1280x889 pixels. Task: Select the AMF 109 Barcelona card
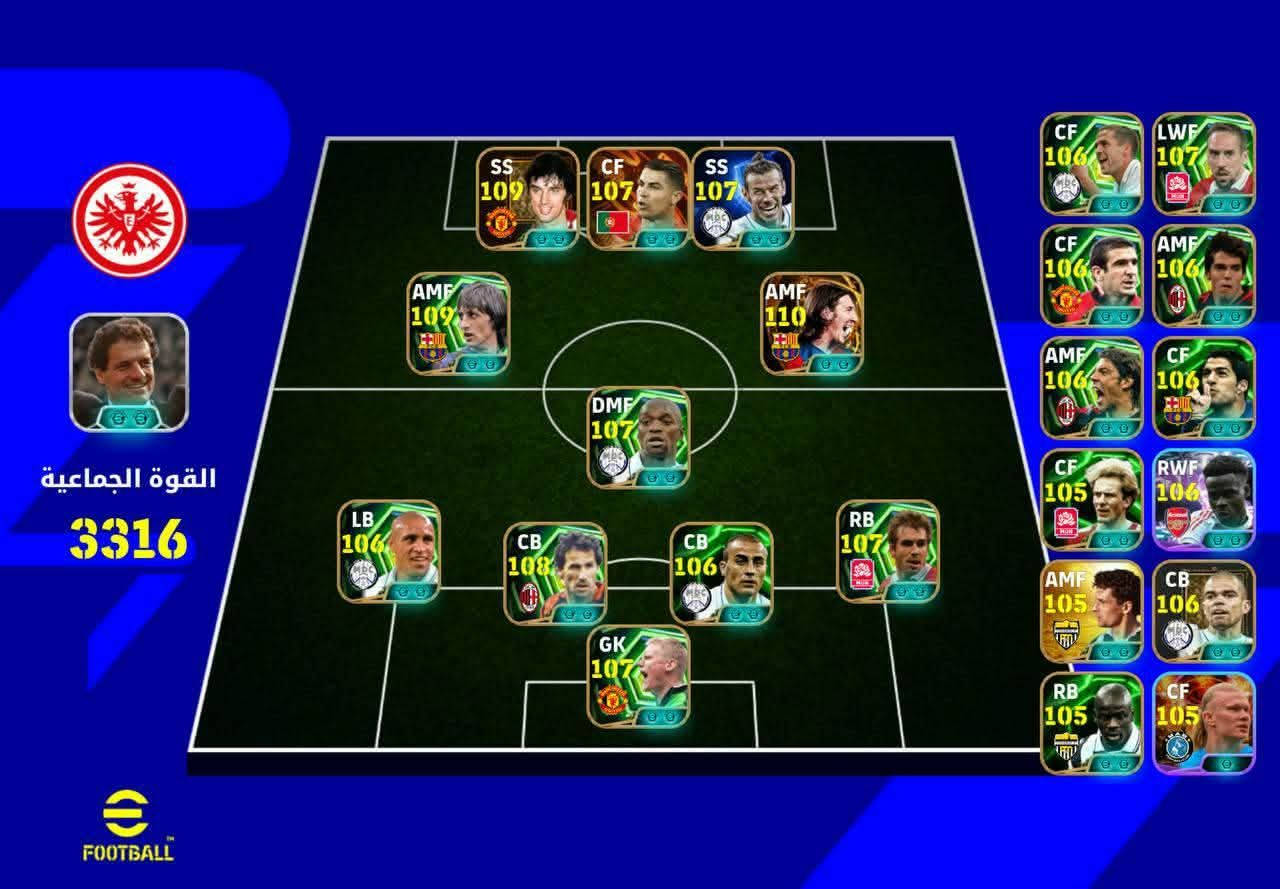tap(460, 324)
